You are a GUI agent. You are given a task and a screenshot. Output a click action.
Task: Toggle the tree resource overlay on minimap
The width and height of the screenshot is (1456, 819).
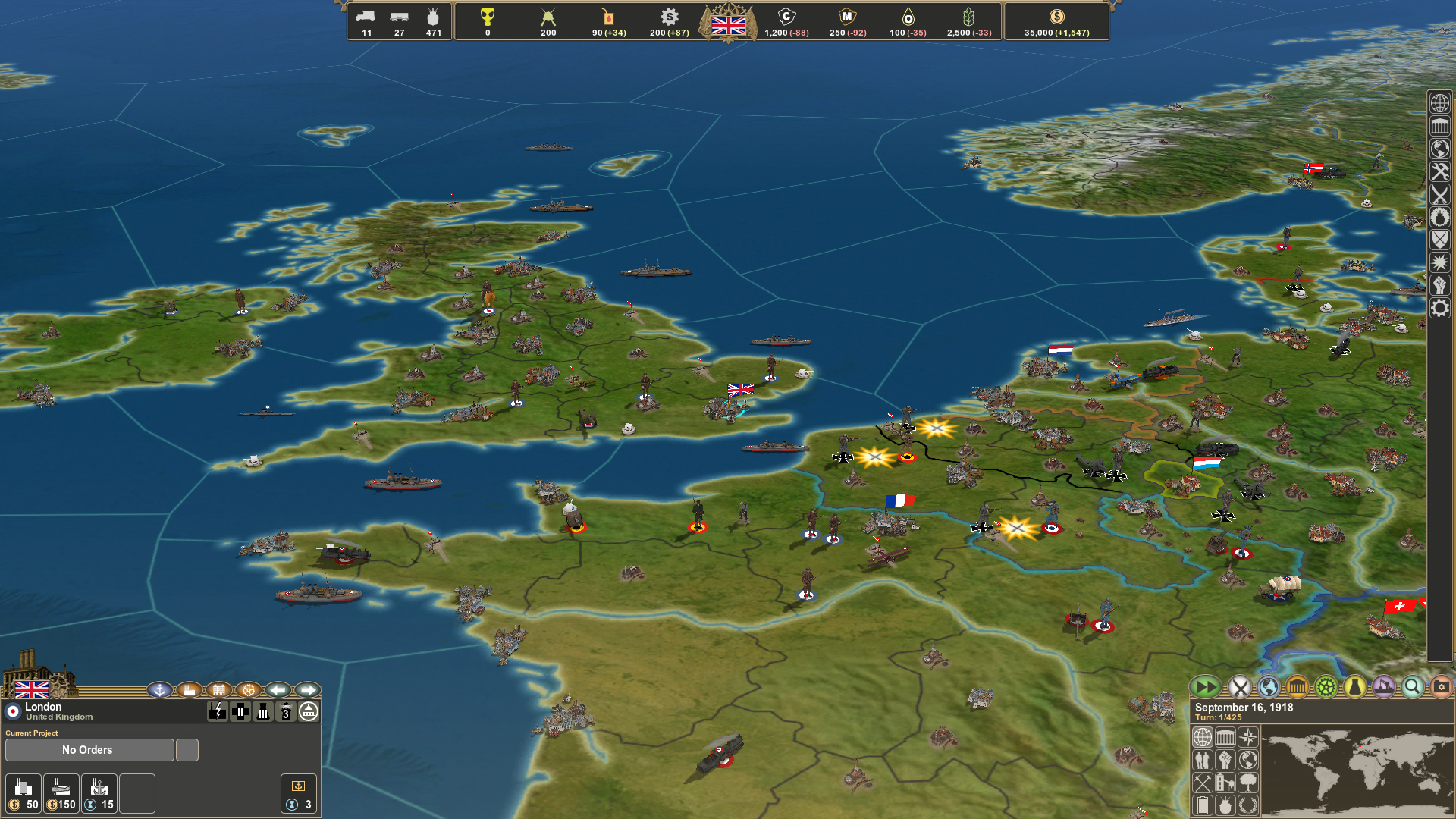coord(1248,784)
